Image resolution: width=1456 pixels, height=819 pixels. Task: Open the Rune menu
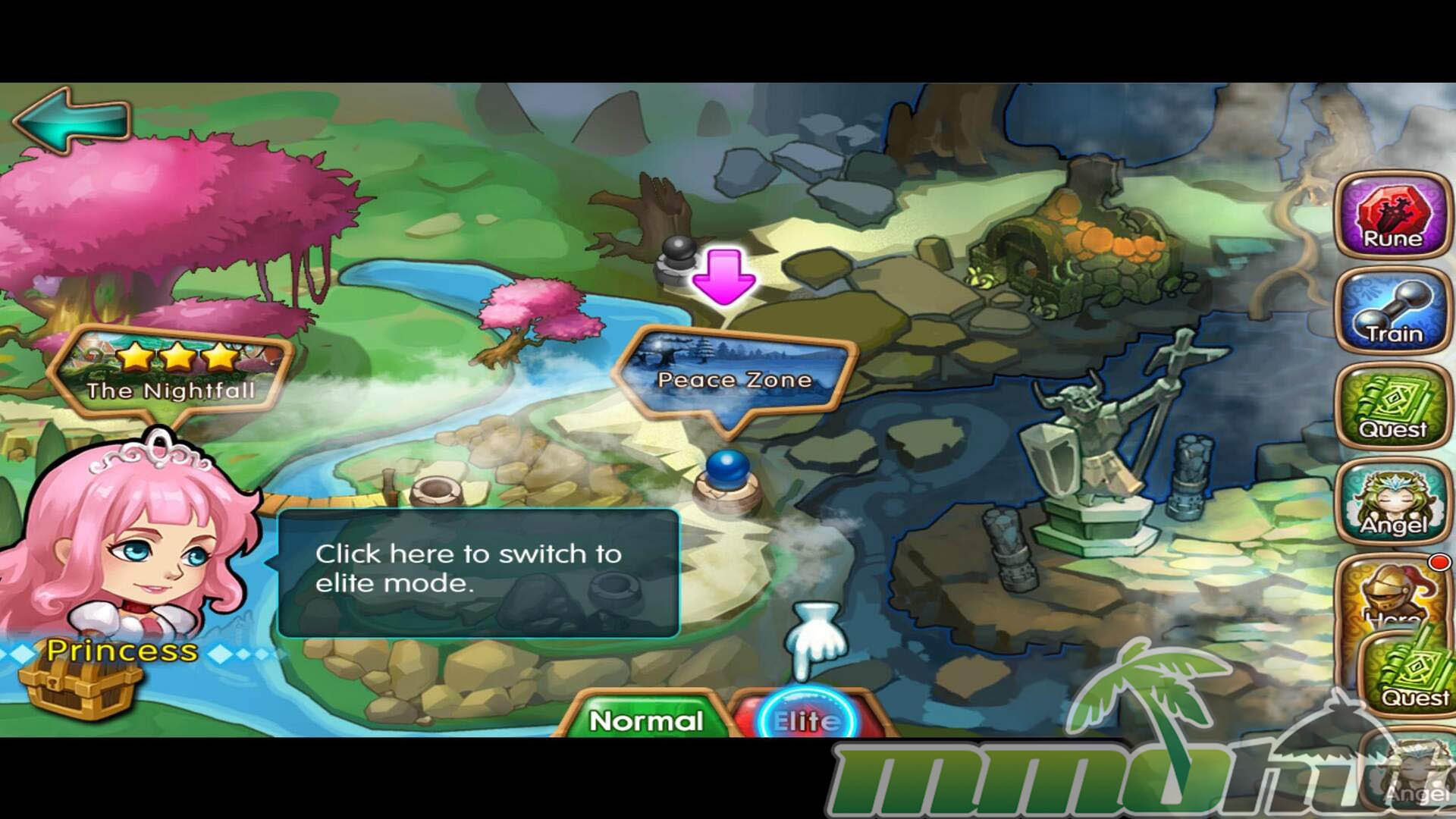1392,215
